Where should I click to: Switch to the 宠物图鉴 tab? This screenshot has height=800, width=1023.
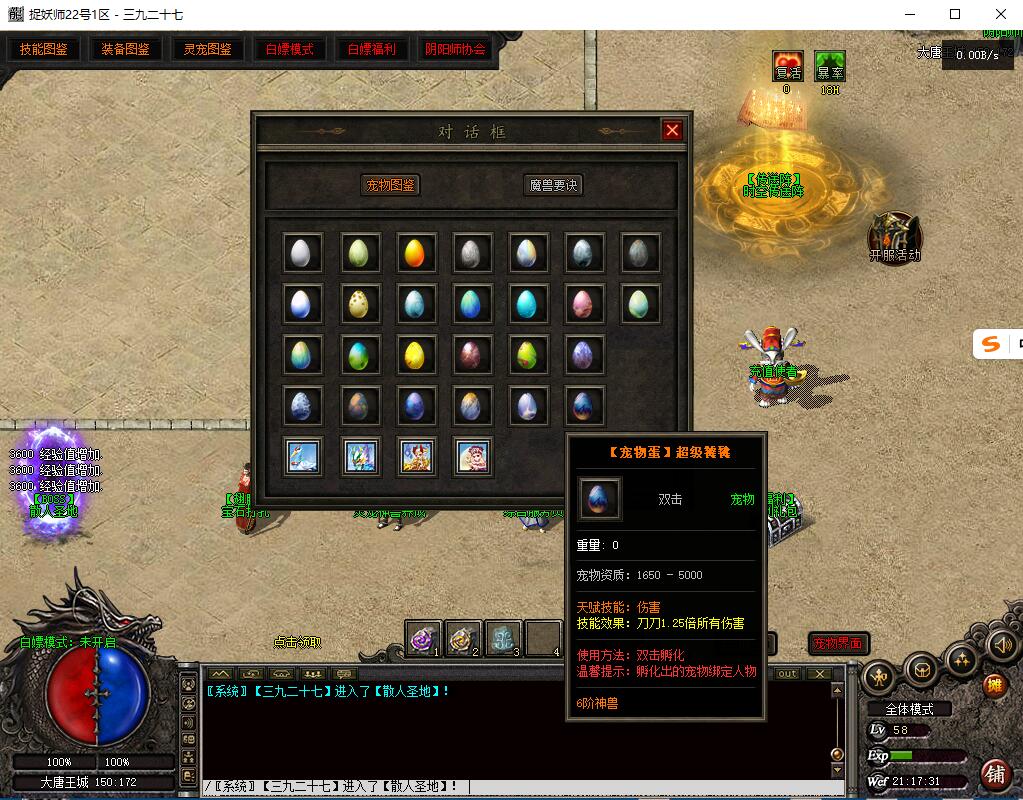390,185
